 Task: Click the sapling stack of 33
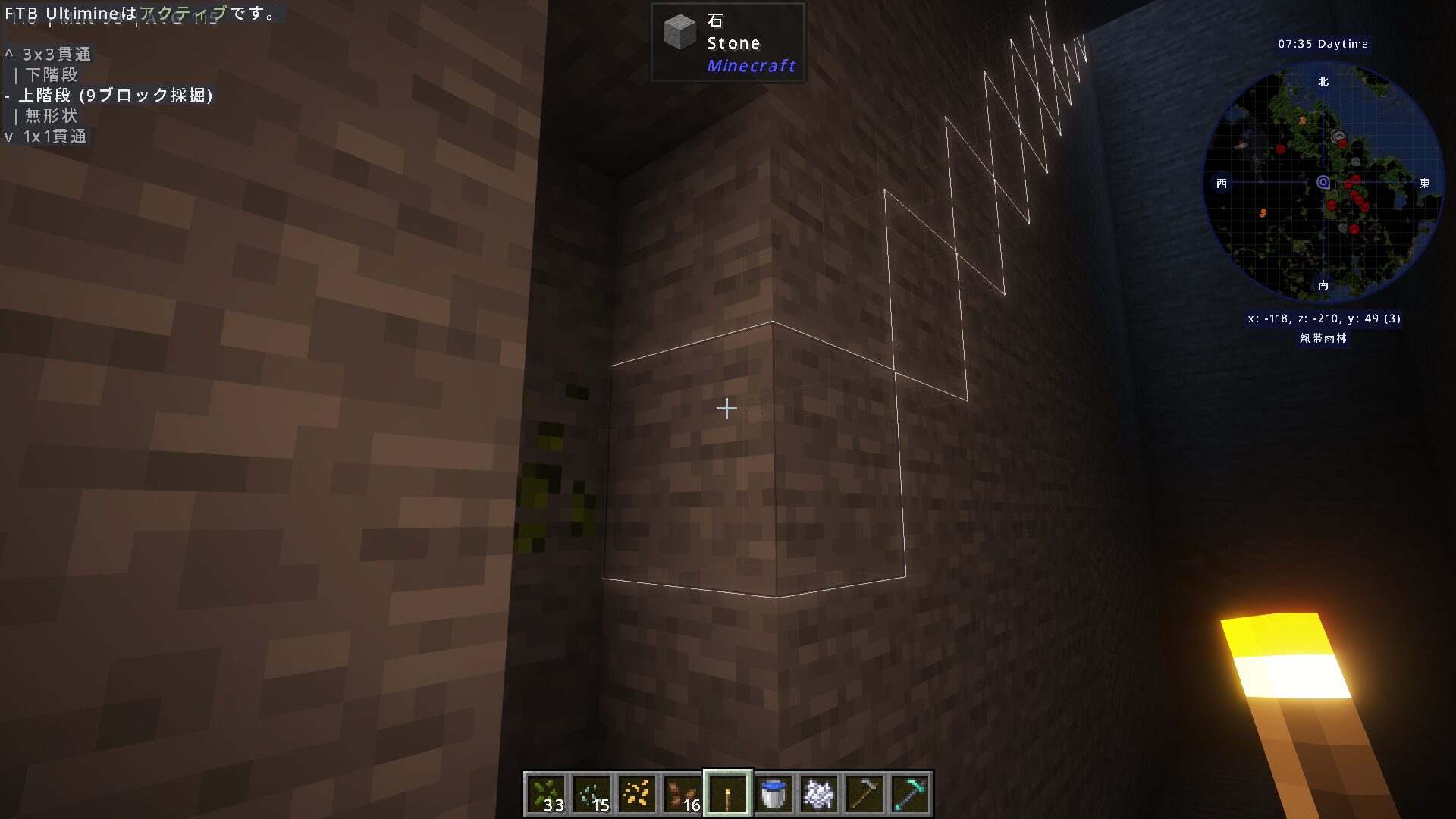(x=548, y=792)
